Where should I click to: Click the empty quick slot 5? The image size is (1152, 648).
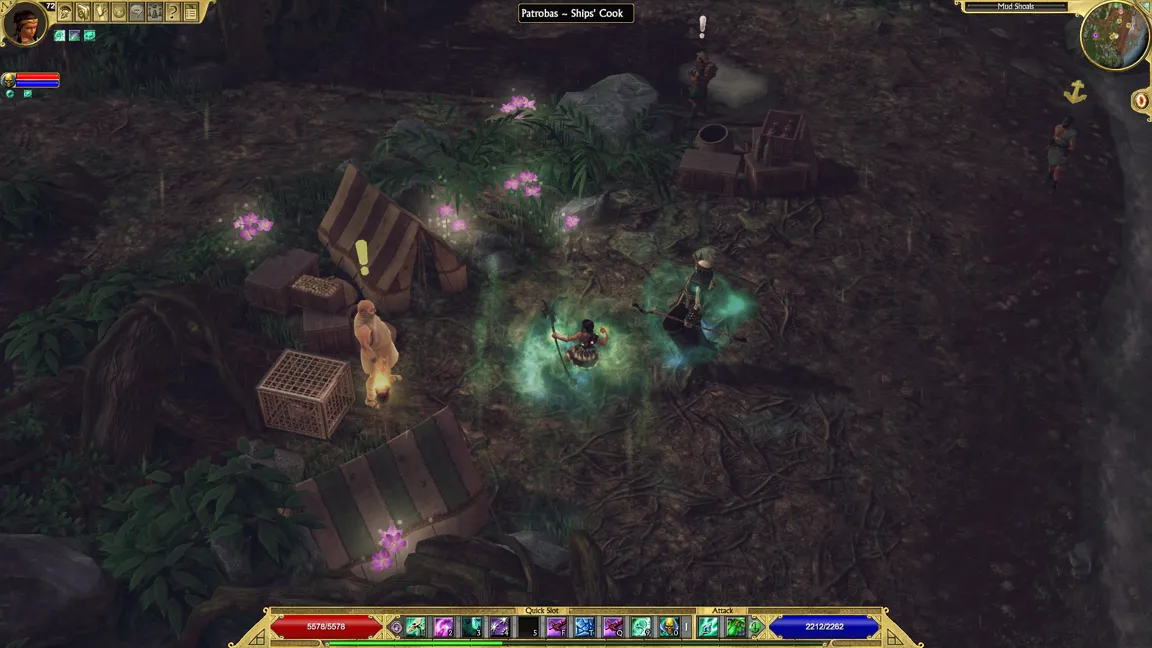pyautogui.click(x=528, y=627)
